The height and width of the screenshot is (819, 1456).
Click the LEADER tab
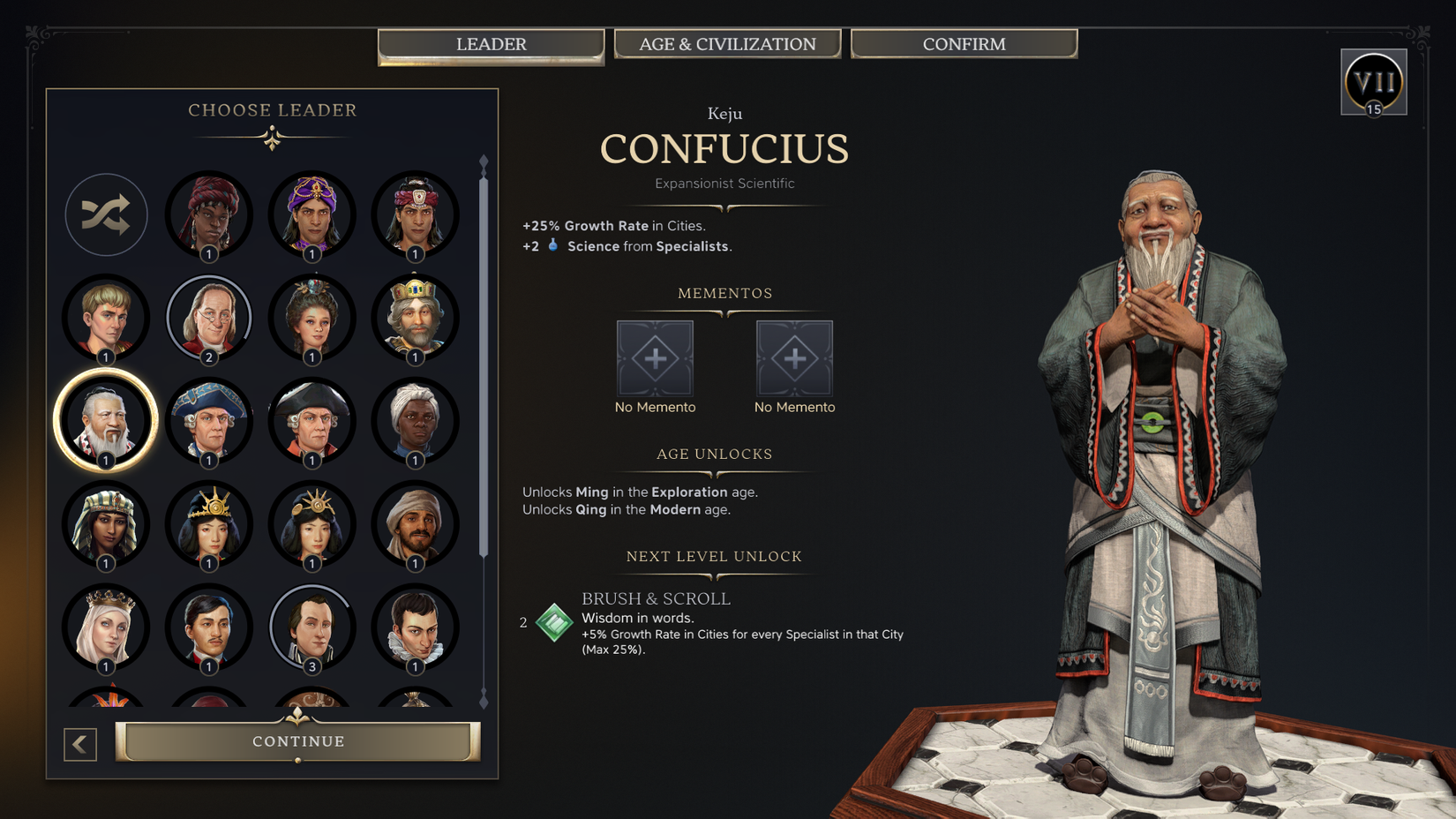tap(491, 43)
